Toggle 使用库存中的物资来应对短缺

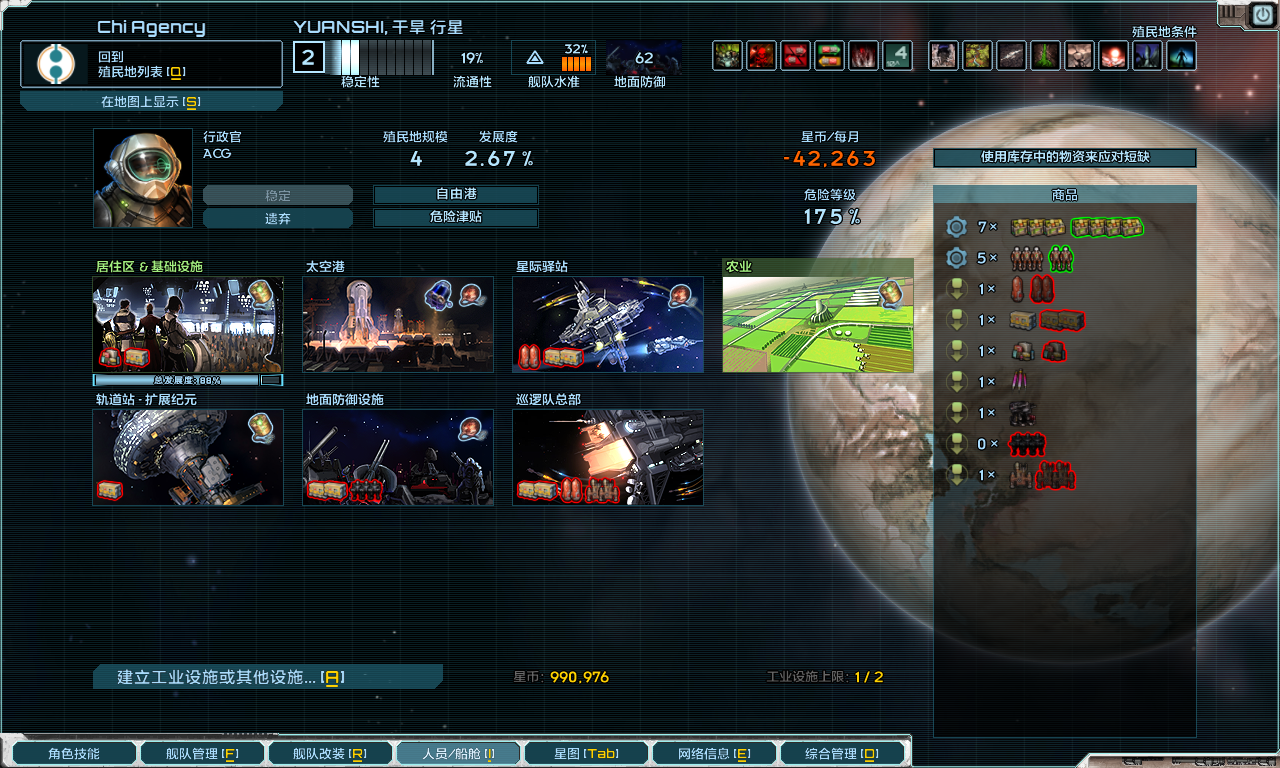pyautogui.click(x=1063, y=157)
